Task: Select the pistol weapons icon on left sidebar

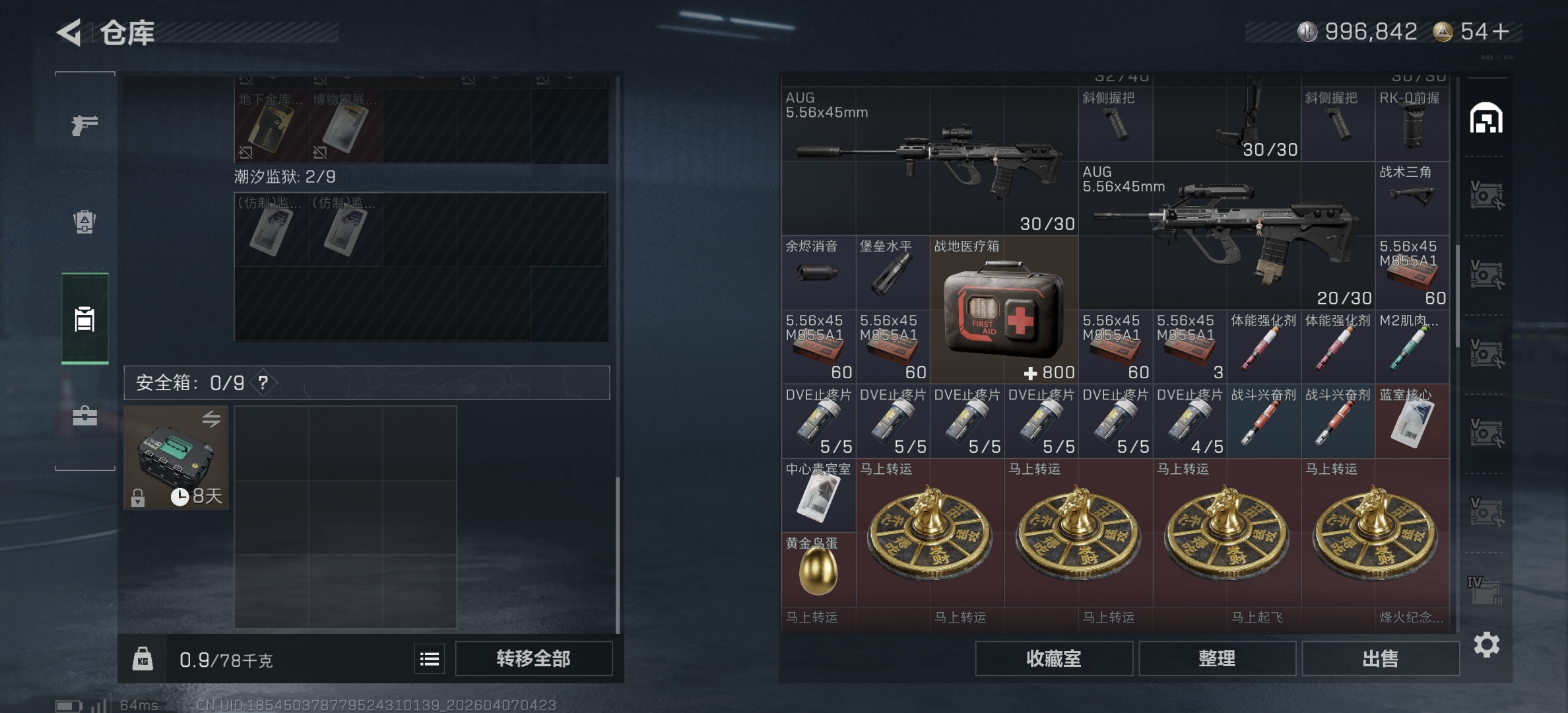Action: [83, 124]
